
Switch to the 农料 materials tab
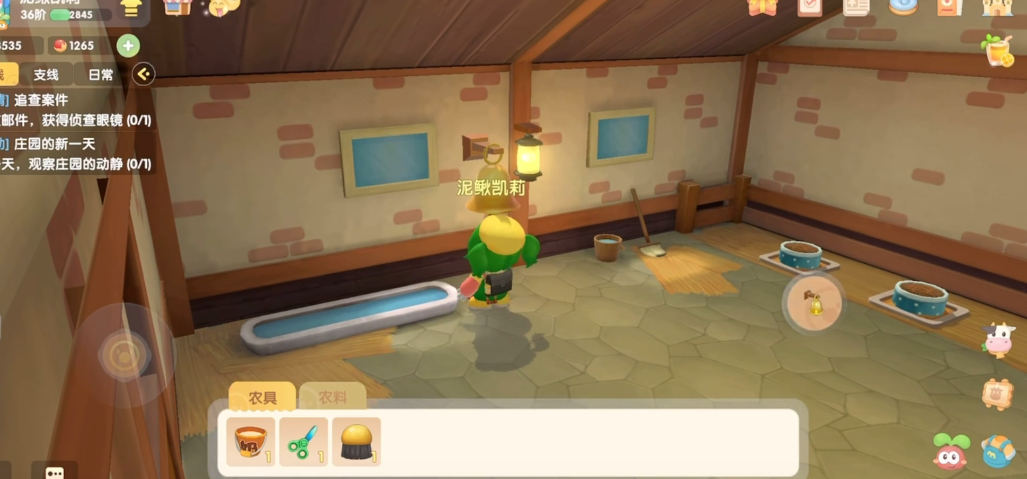pos(332,397)
